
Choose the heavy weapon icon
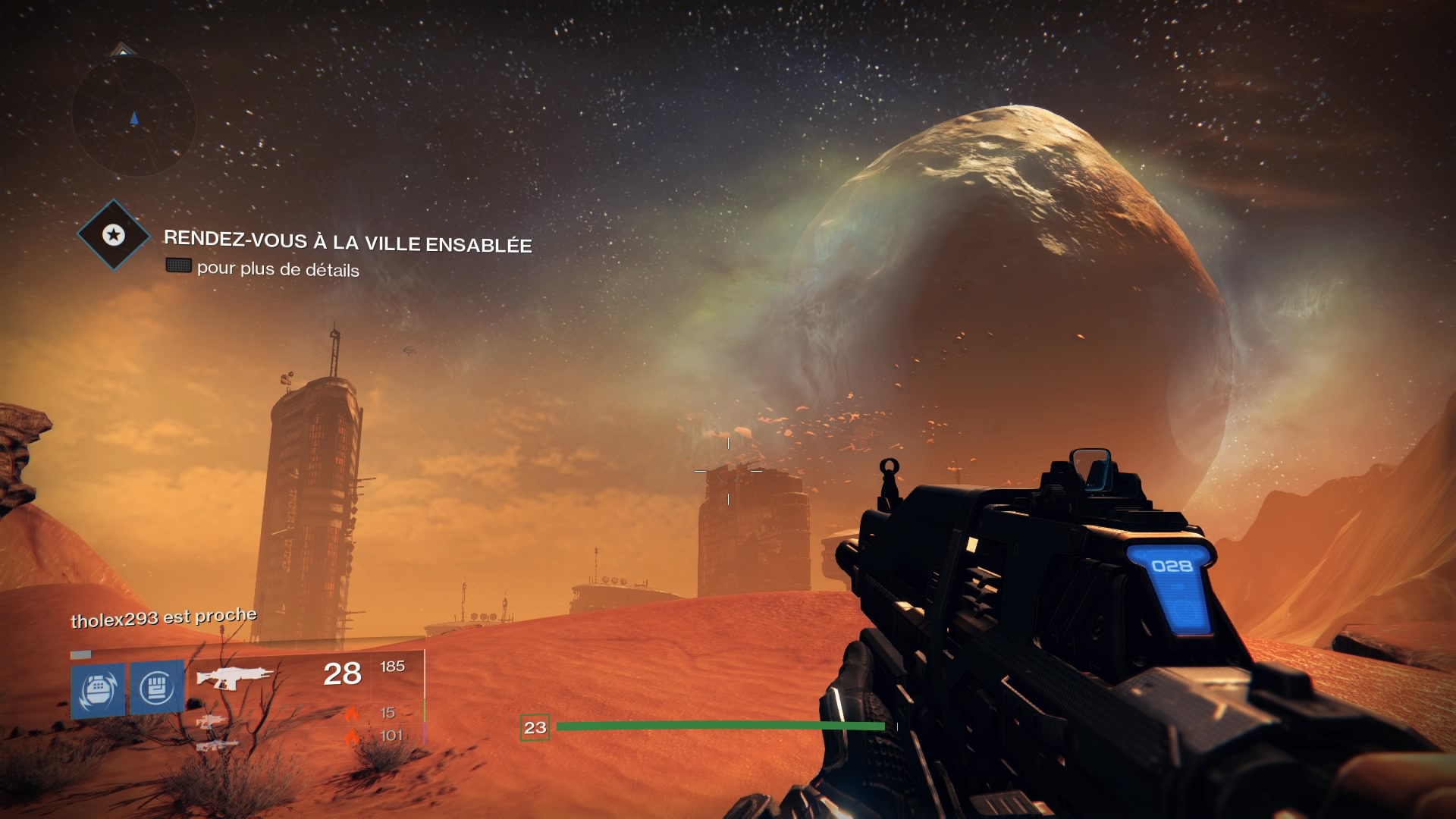[x=217, y=745]
